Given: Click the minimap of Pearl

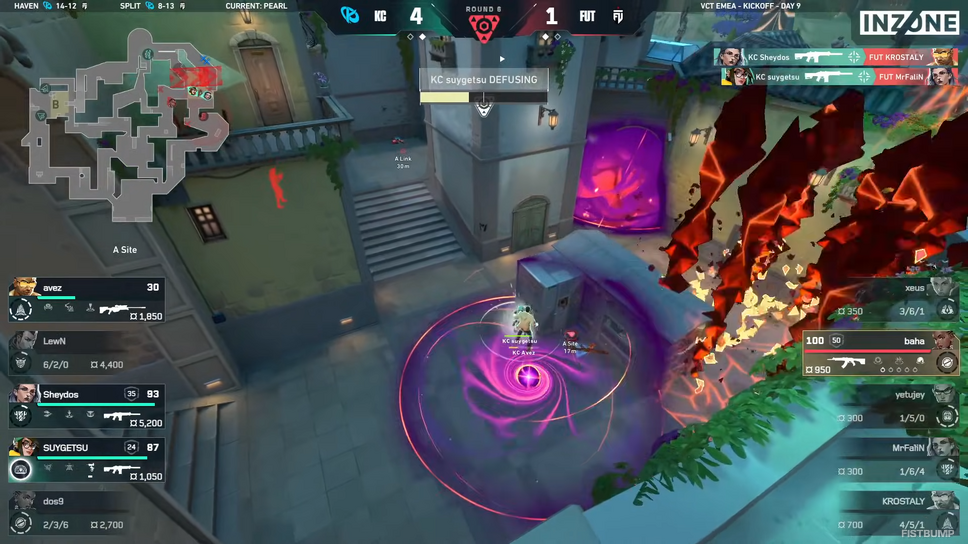Looking at the screenshot, I should [125, 125].
